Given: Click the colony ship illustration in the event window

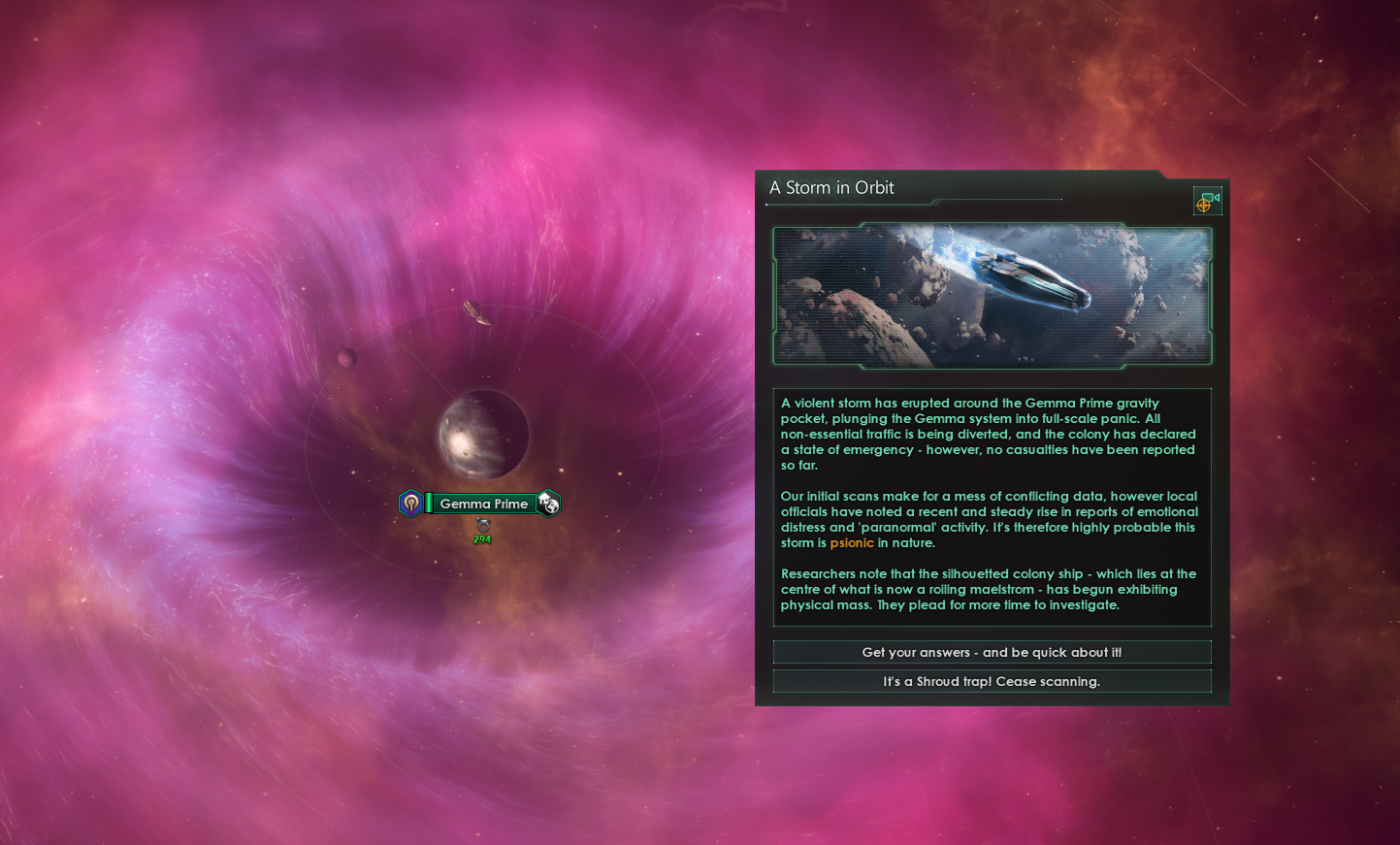Looking at the screenshot, I should tap(992, 294).
